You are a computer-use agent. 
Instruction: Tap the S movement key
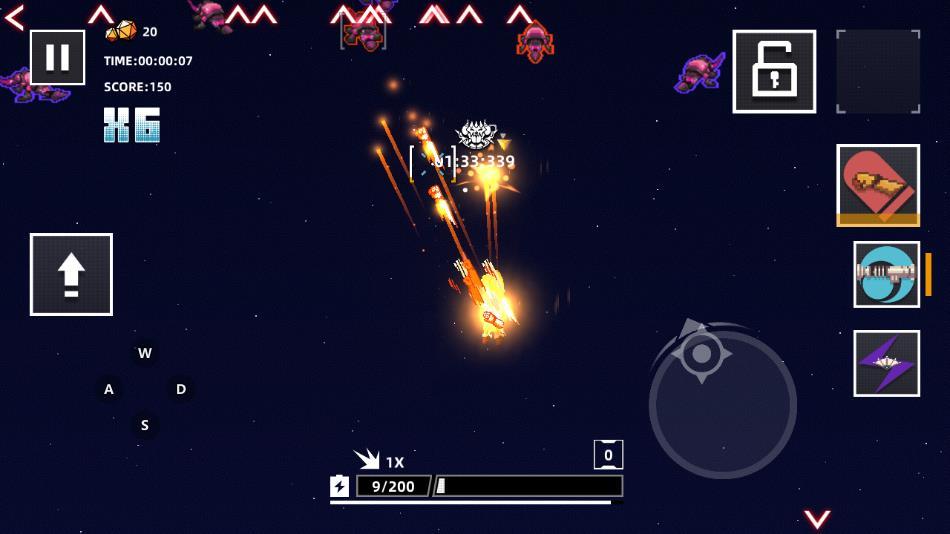pos(145,425)
